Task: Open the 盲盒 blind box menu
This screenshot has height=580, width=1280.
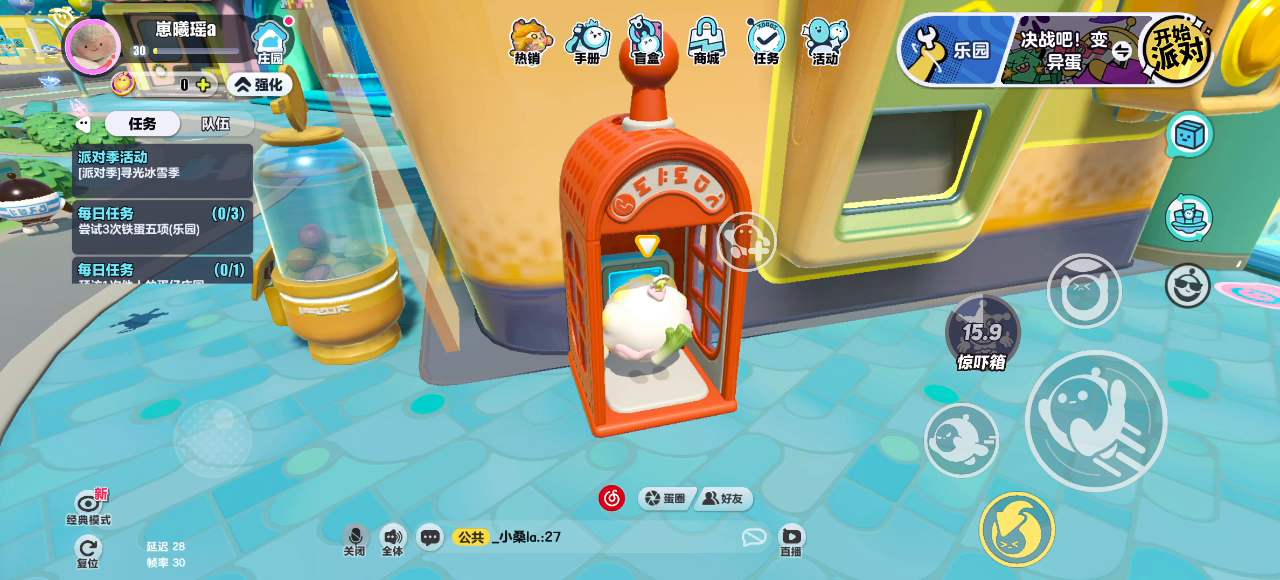Action: coord(647,42)
